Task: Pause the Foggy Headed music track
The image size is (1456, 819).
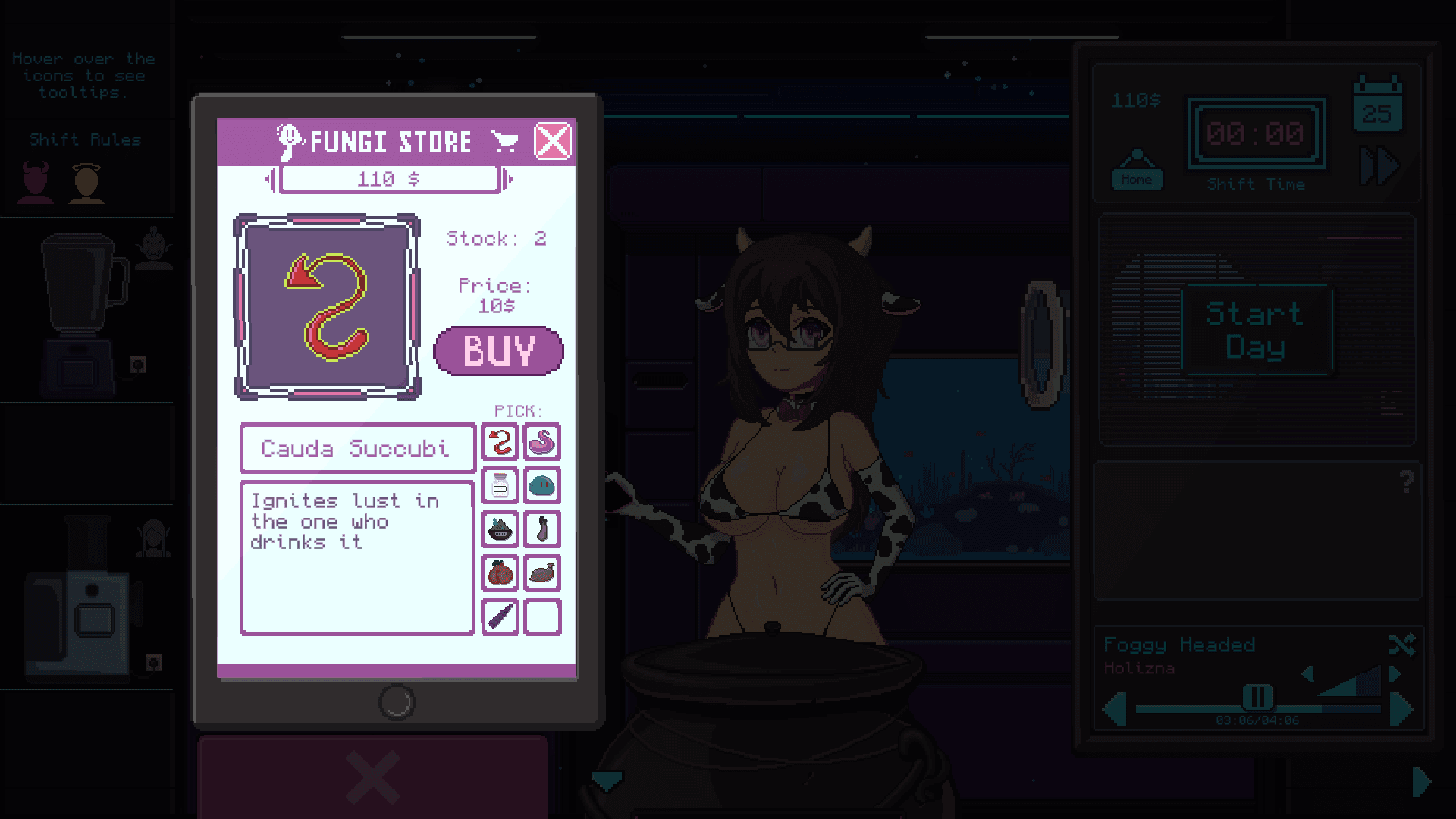Action: click(1257, 696)
